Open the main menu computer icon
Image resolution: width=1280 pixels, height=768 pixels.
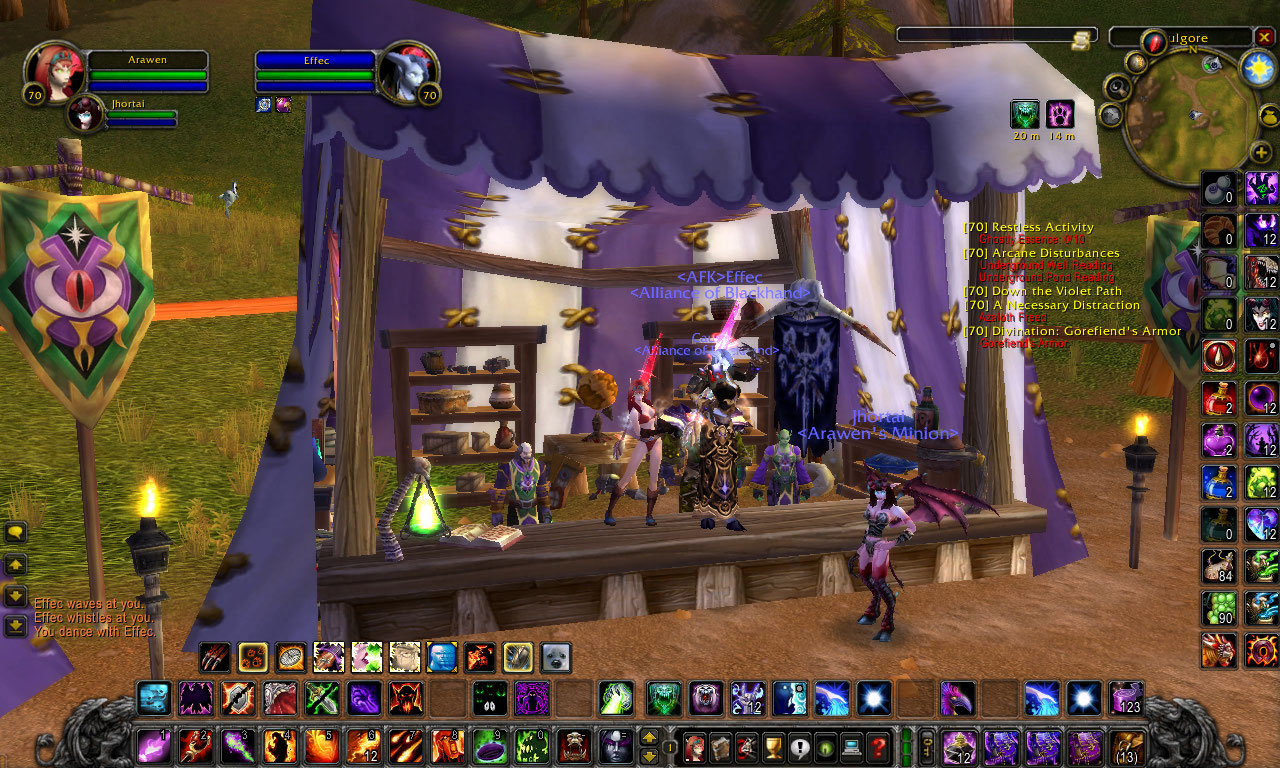(852, 746)
